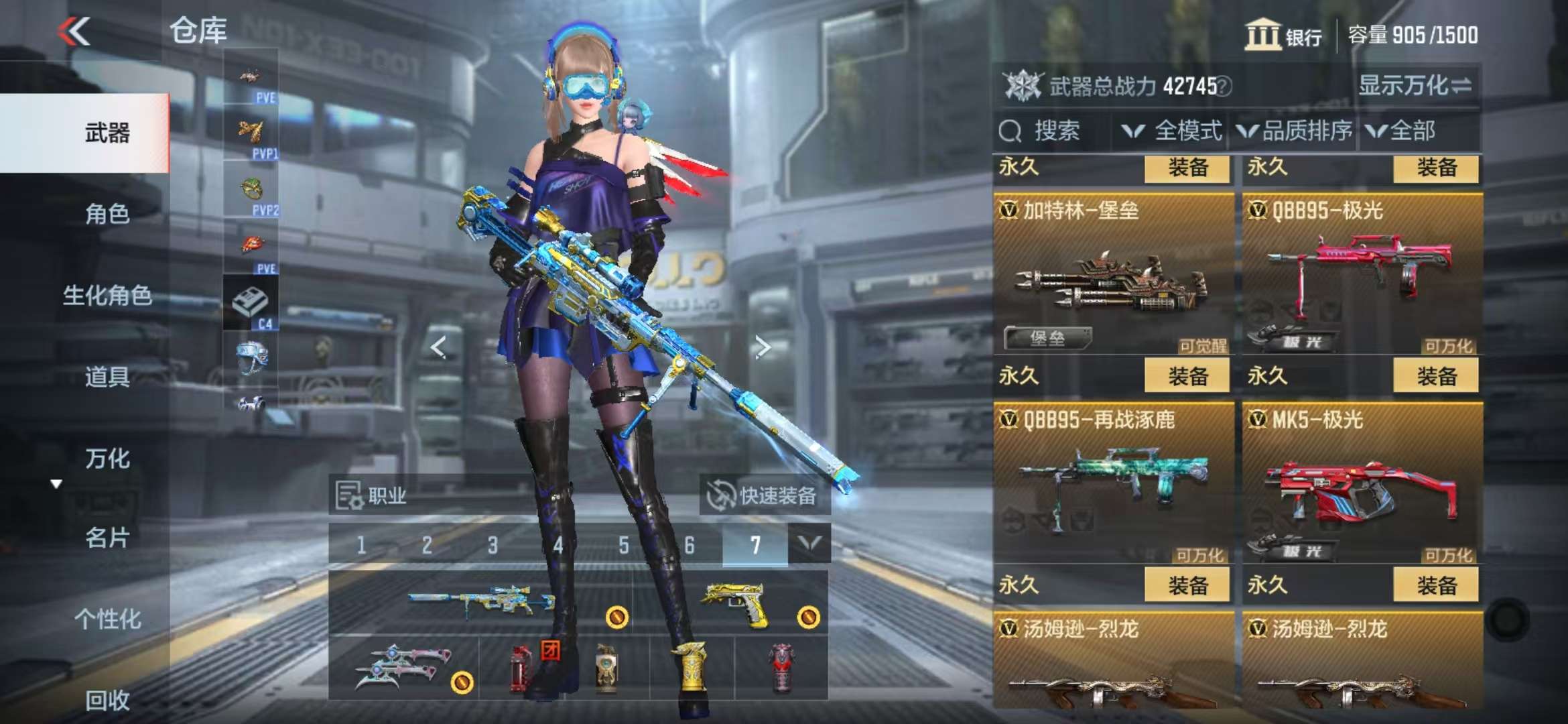This screenshot has width=1568, height=724.
Task: Open the 个性化 category
Action: pyautogui.click(x=107, y=619)
